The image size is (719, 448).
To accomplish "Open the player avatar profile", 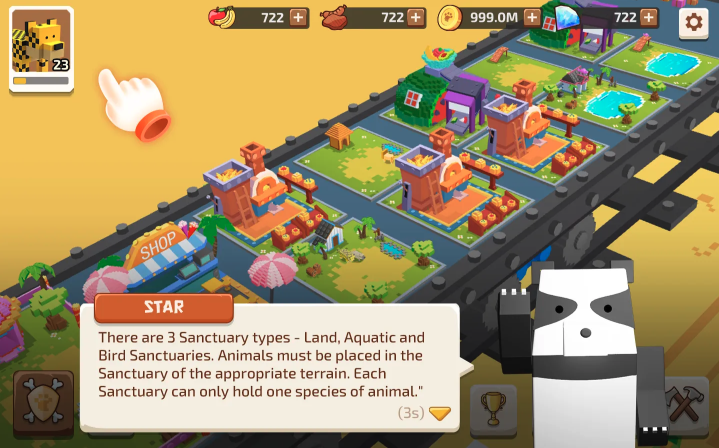I will click(41, 49).
